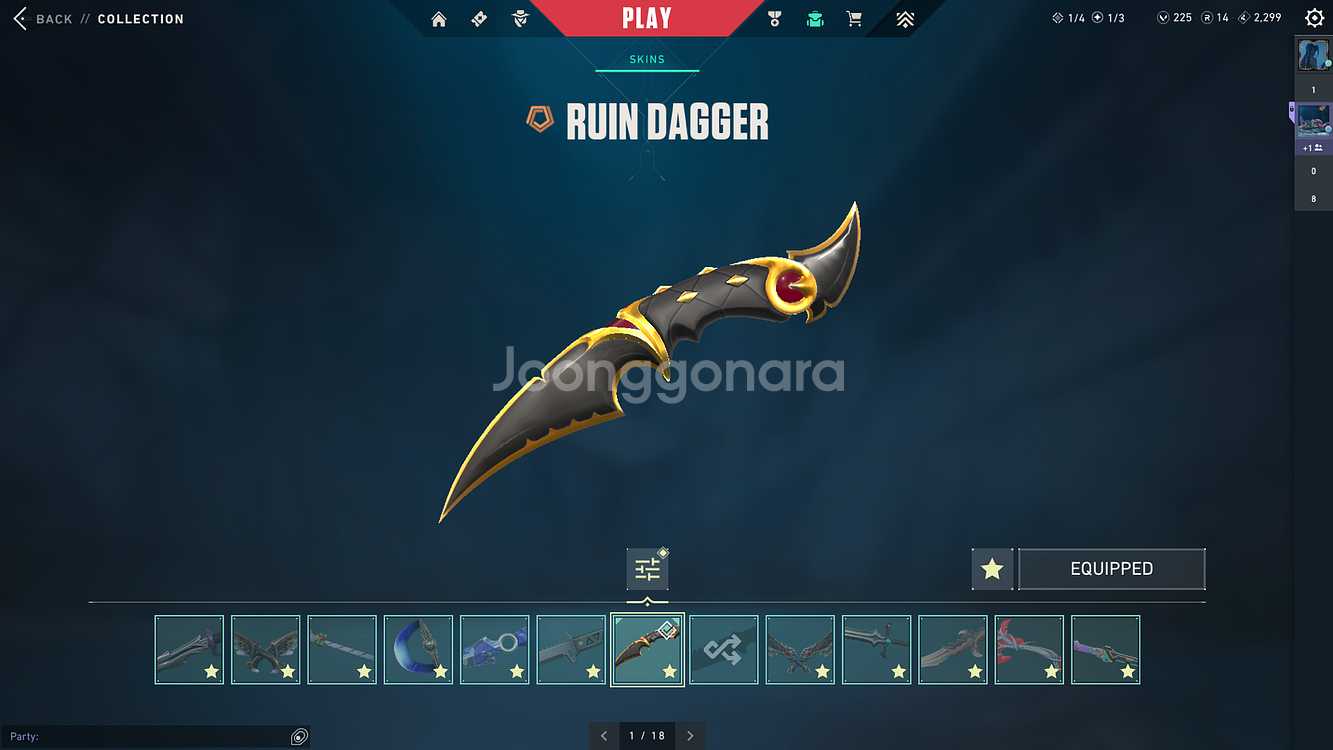Image resolution: width=1333 pixels, height=750 pixels.
Task: Open the Career medal icon
Action: tap(774, 19)
